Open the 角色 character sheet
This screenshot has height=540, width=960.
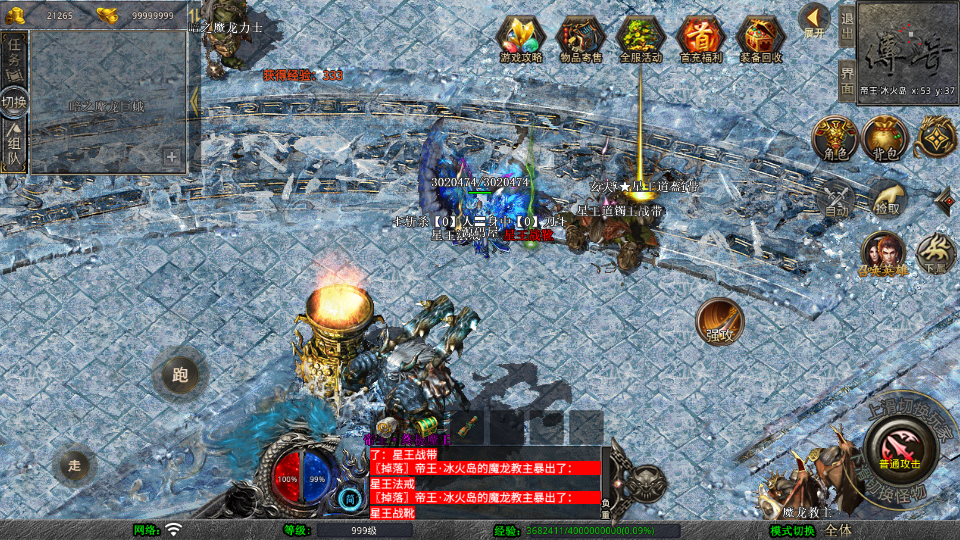(x=833, y=139)
